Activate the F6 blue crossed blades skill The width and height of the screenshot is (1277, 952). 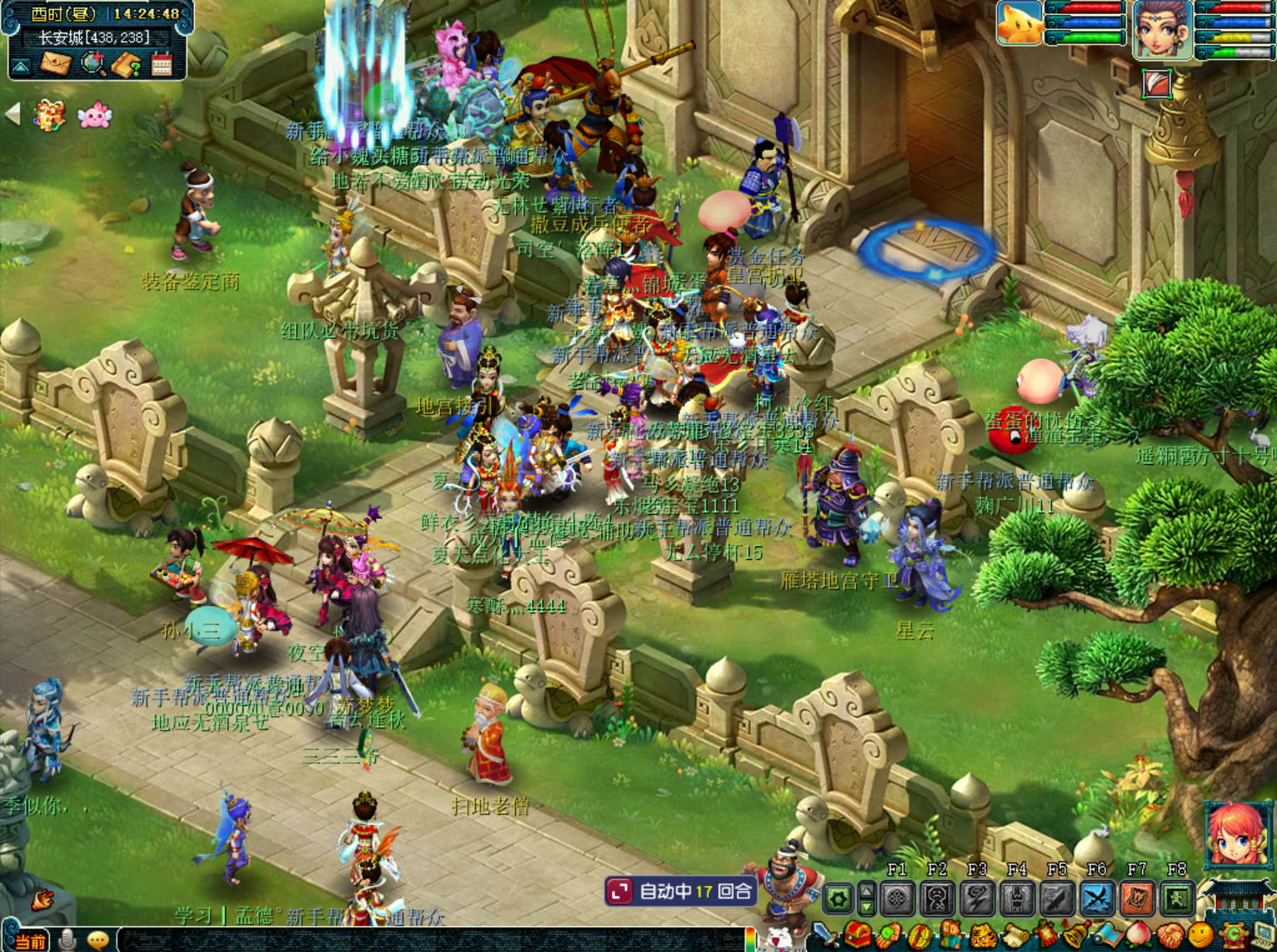[1097, 899]
